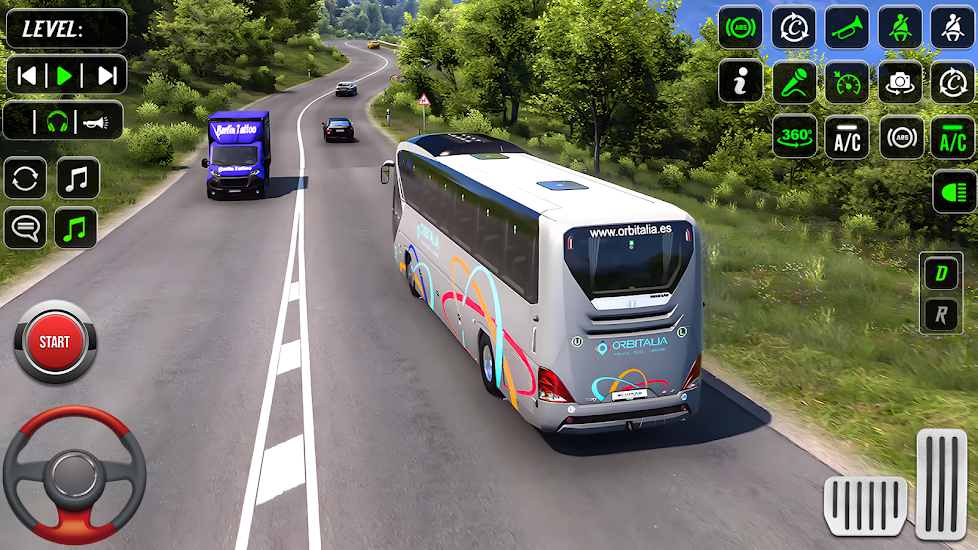978x550 pixels.
Task: Shift into D drive gear
Action: pos(941,272)
